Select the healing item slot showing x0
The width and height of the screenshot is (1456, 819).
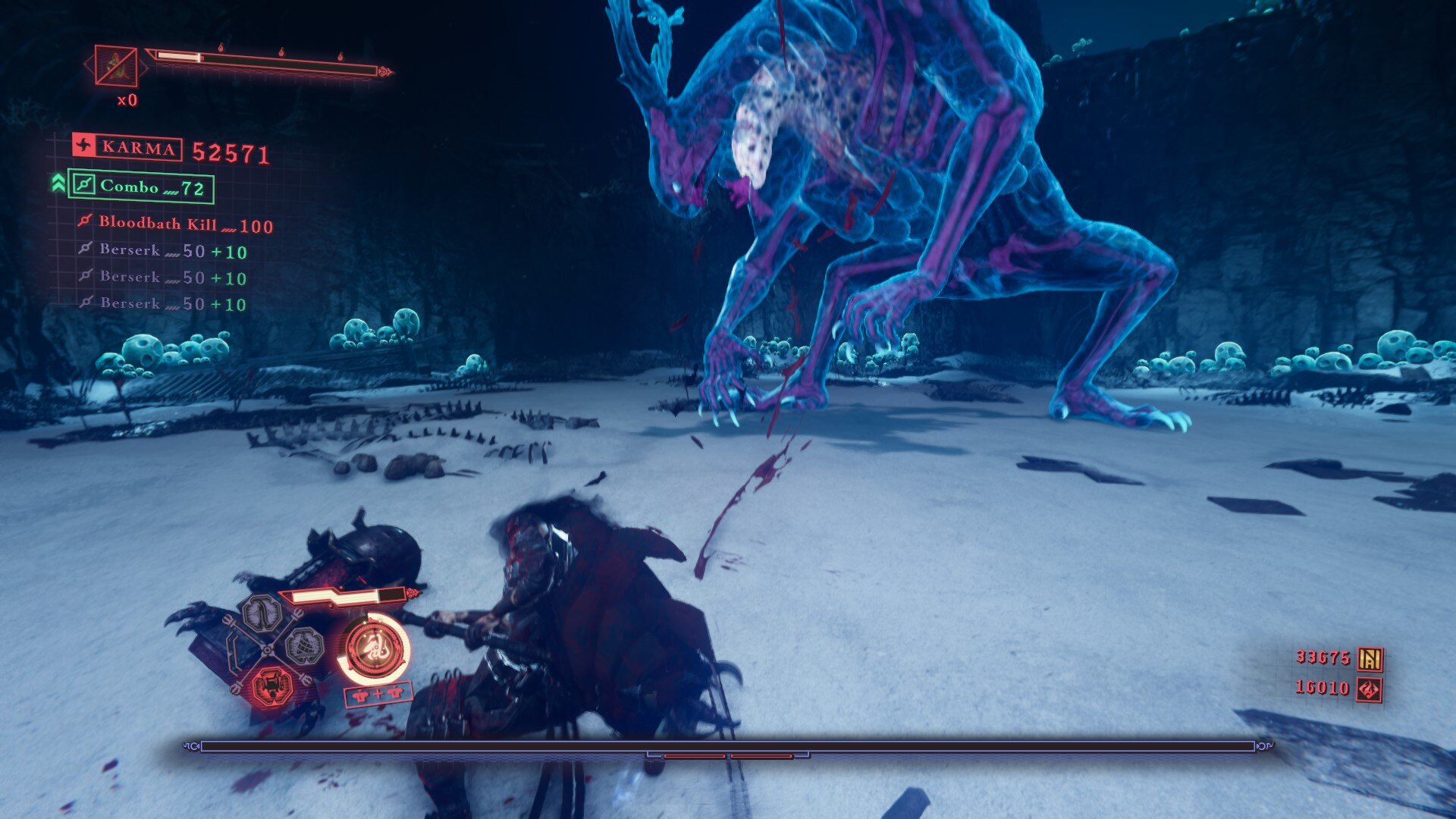click(116, 66)
